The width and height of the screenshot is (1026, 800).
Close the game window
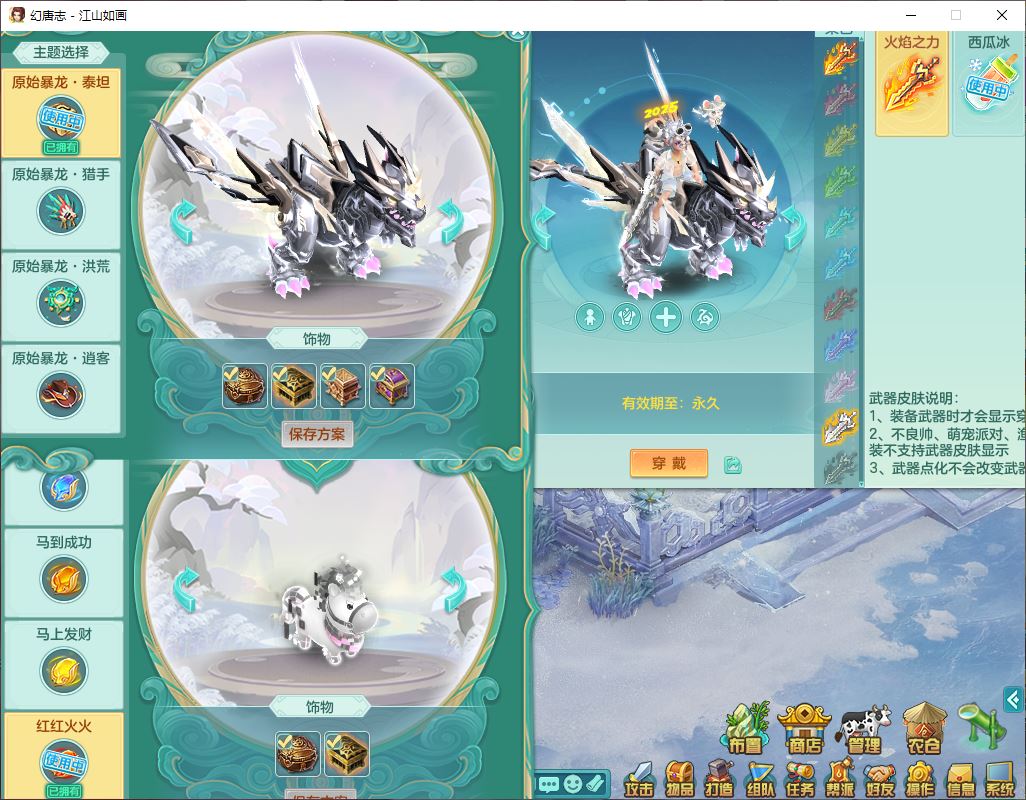pyautogui.click(x=1002, y=15)
